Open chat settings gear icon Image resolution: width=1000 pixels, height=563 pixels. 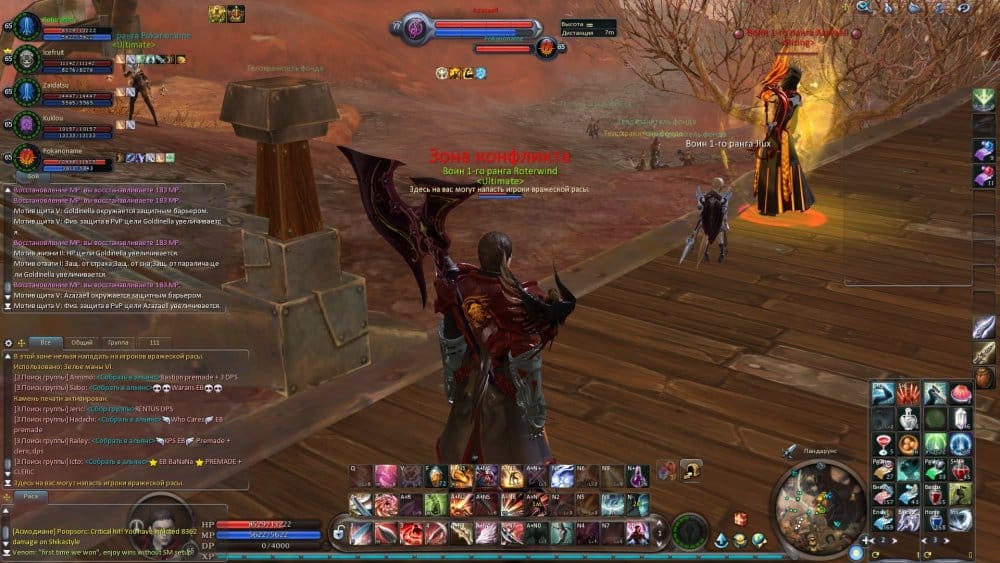9,343
